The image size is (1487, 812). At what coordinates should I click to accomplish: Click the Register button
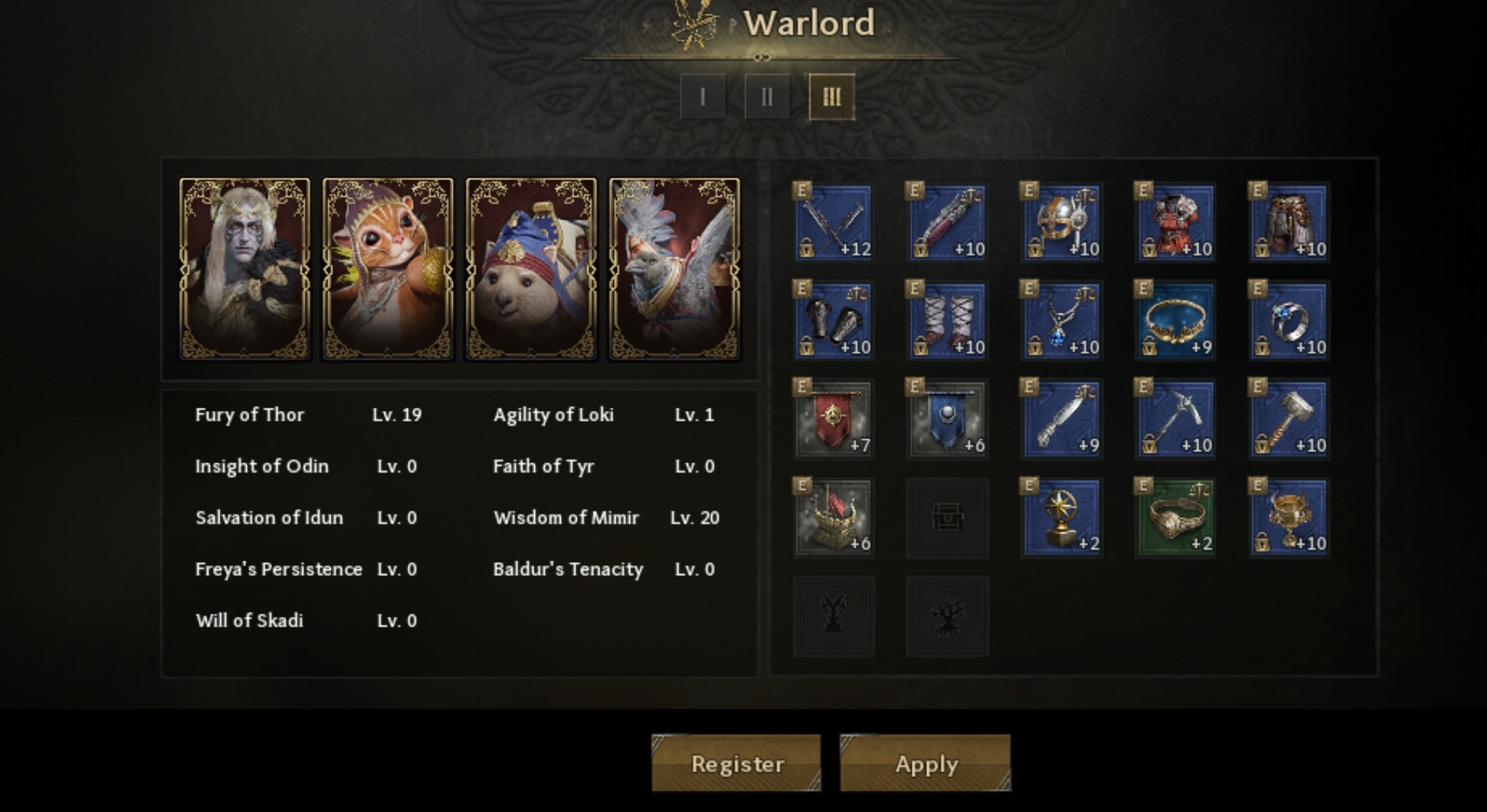[x=736, y=763]
